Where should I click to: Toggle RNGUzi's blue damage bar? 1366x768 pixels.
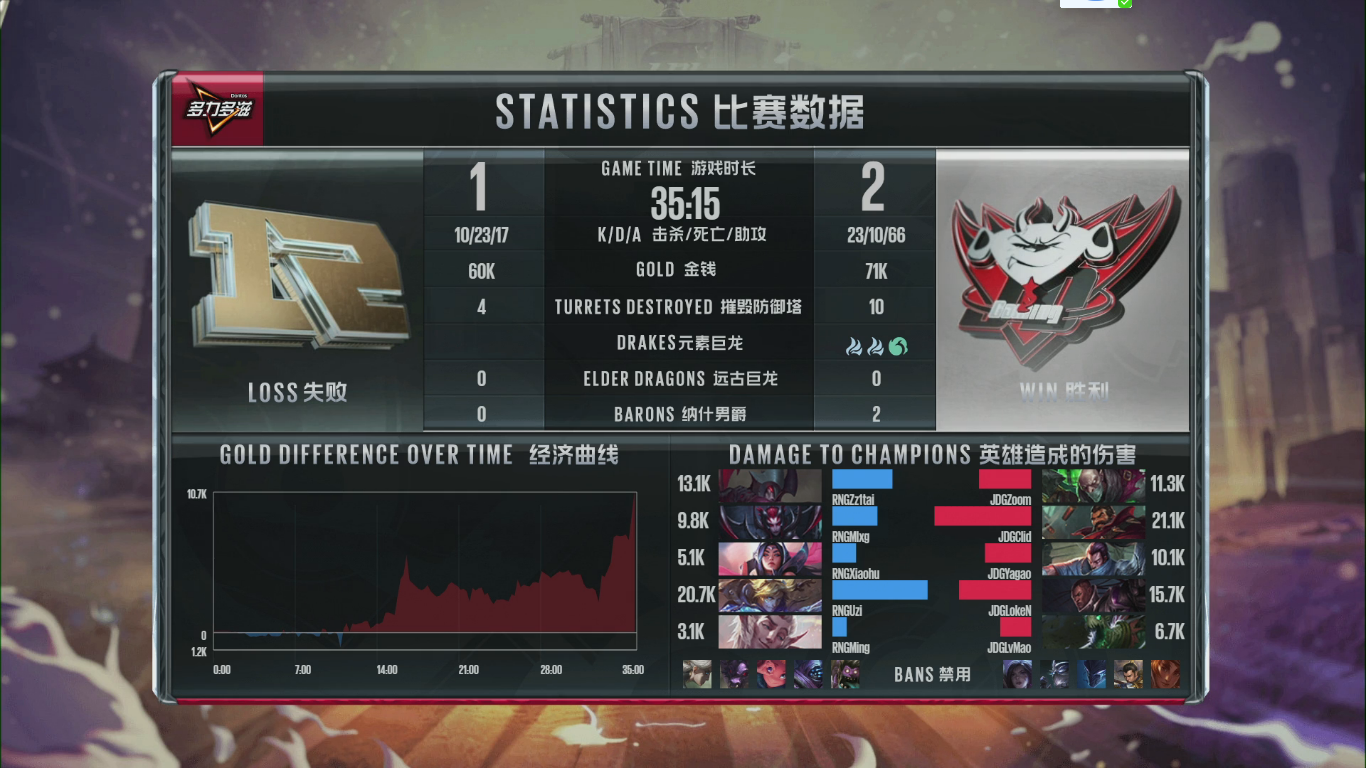(878, 590)
